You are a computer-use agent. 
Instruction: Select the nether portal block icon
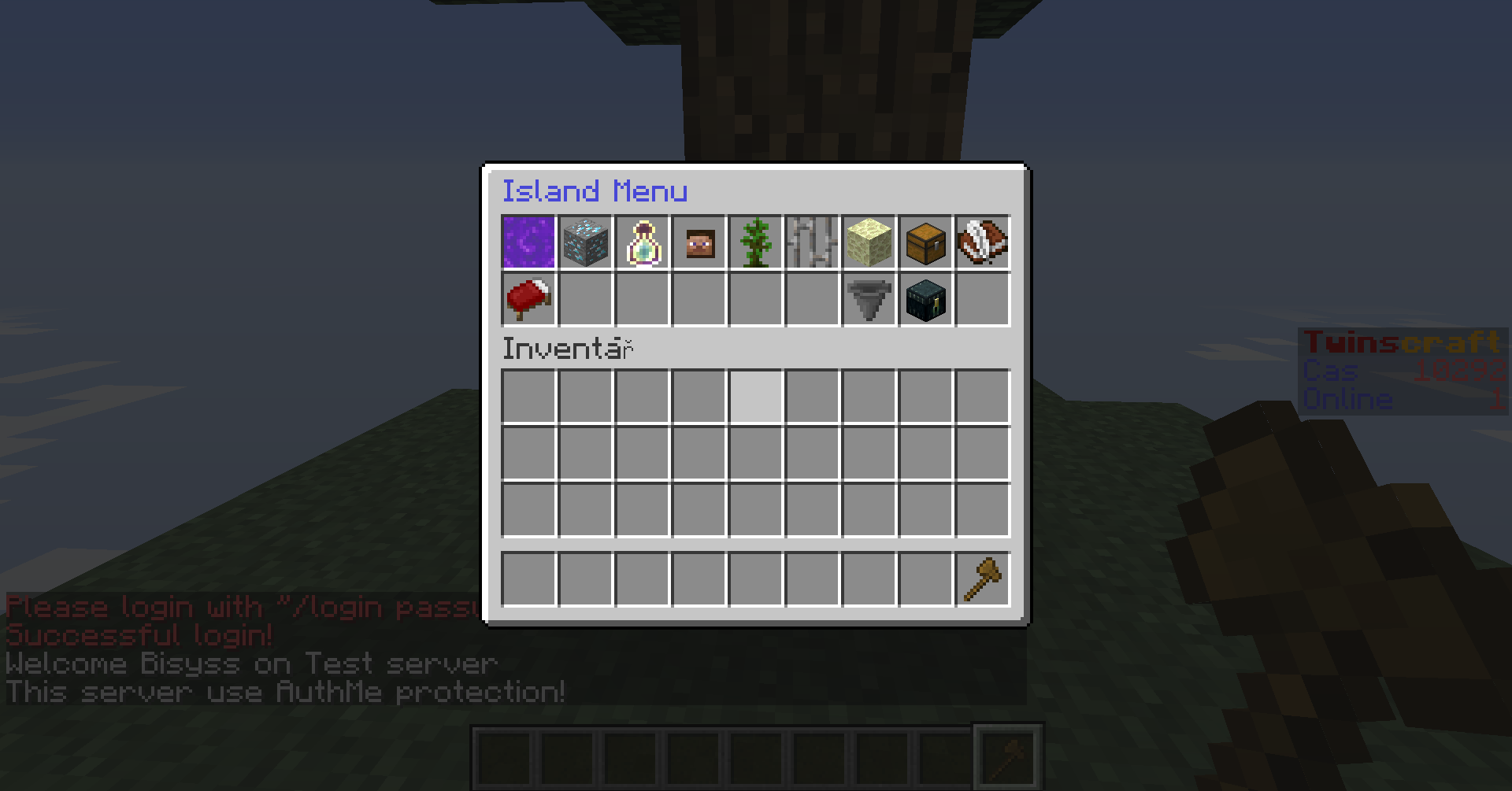(528, 242)
